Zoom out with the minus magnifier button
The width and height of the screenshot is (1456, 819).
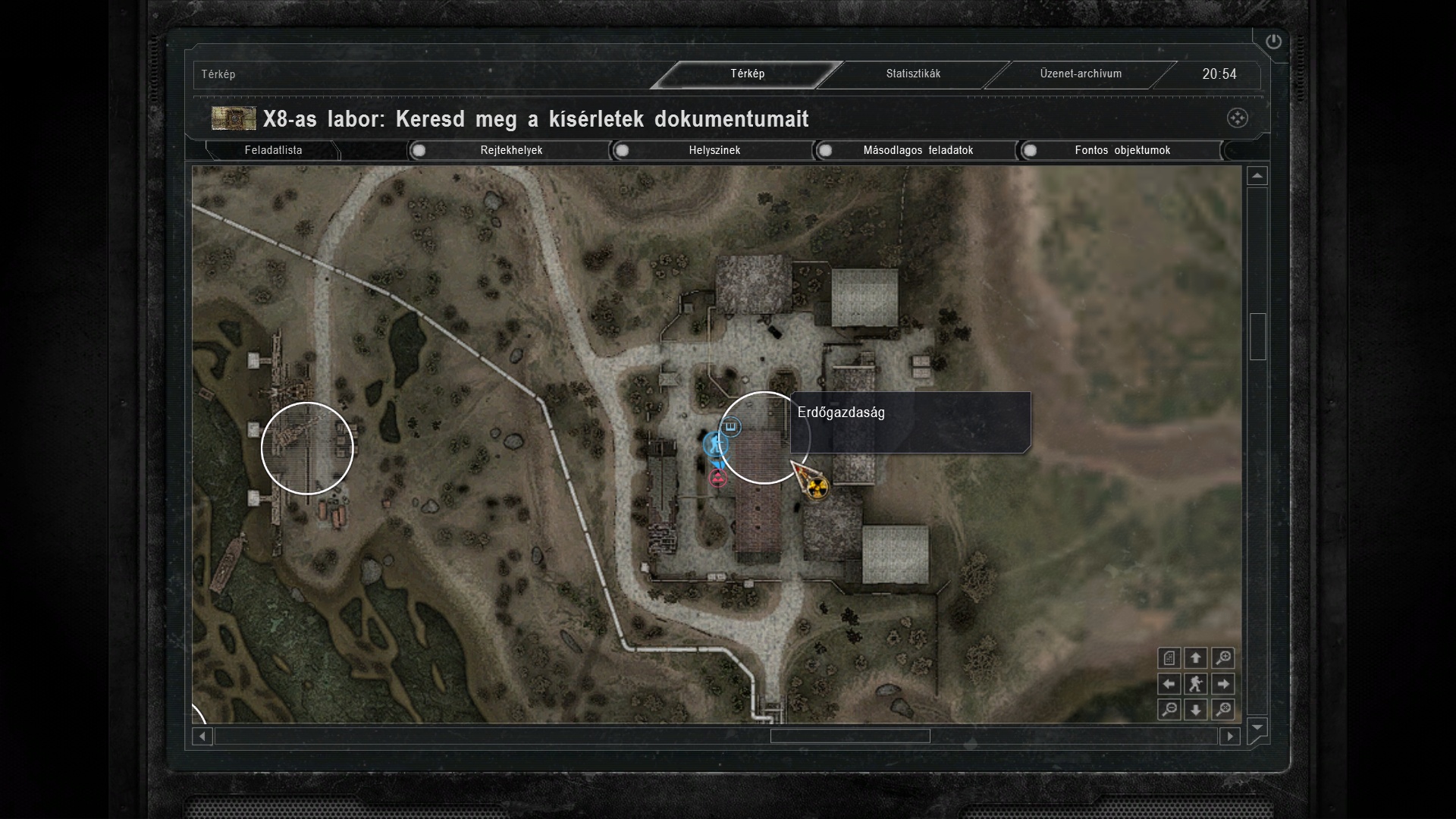tap(1169, 710)
